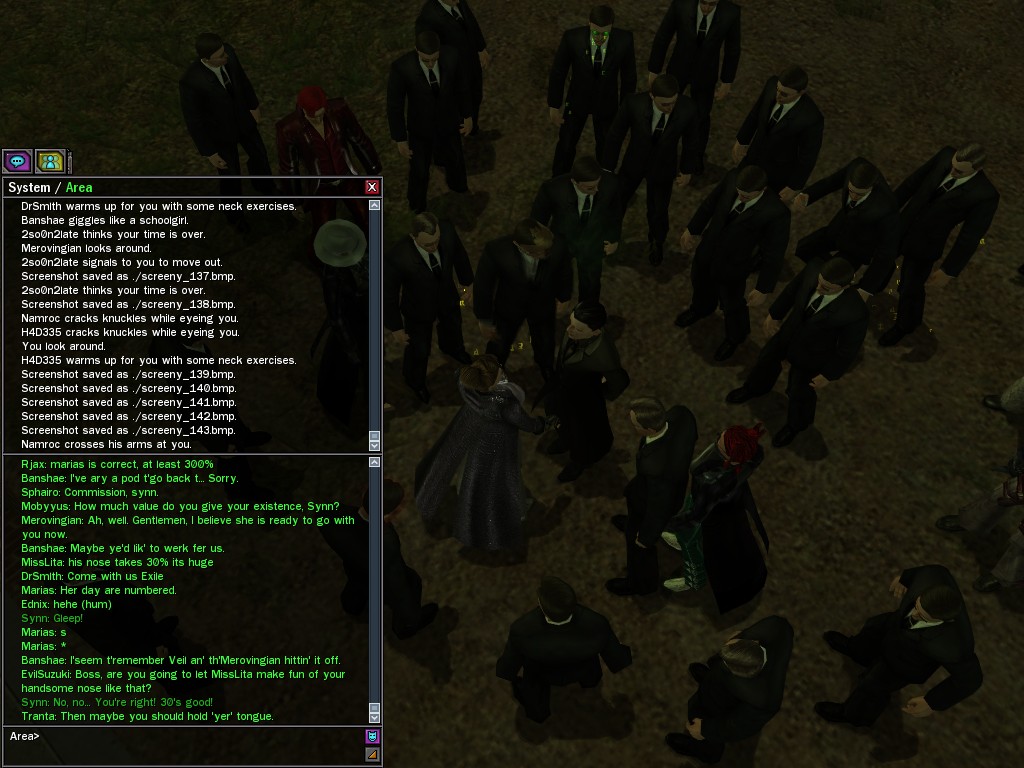The width and height of the screenshot is (1024, 768).
Task: Click the System log scroll-down arrow
Action: (375, 445)
